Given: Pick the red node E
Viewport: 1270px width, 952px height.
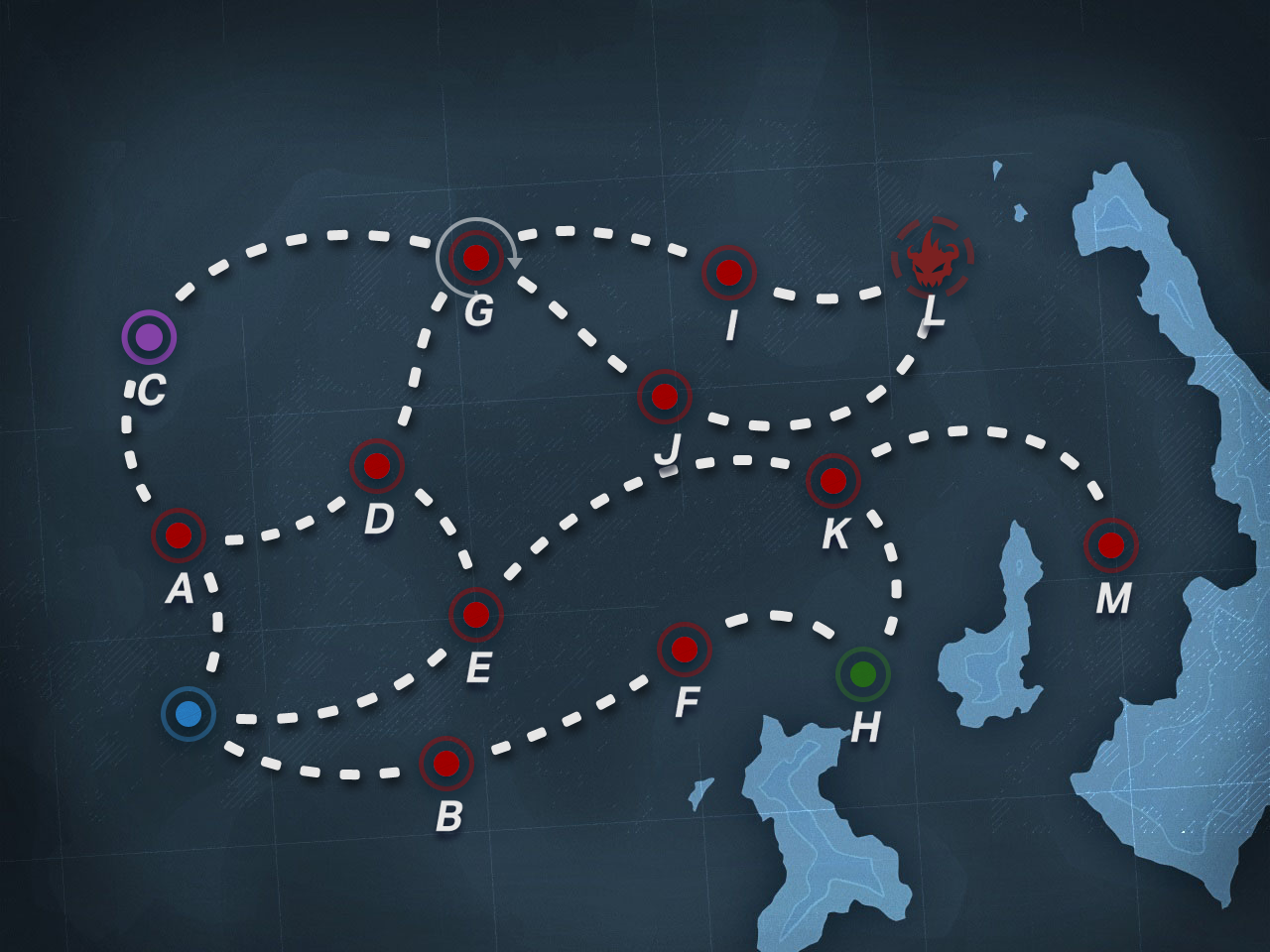Looking at the screenshot, I should [x=476, y=615].
